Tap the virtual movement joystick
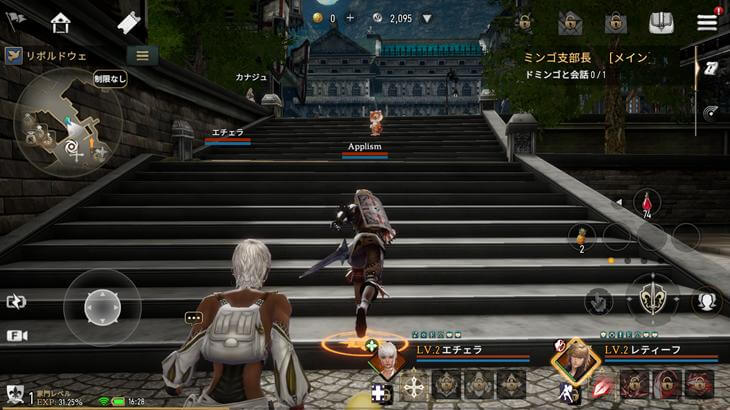Image resolution: width=730 pixels, height=410 pixels. tap(102, 306)
